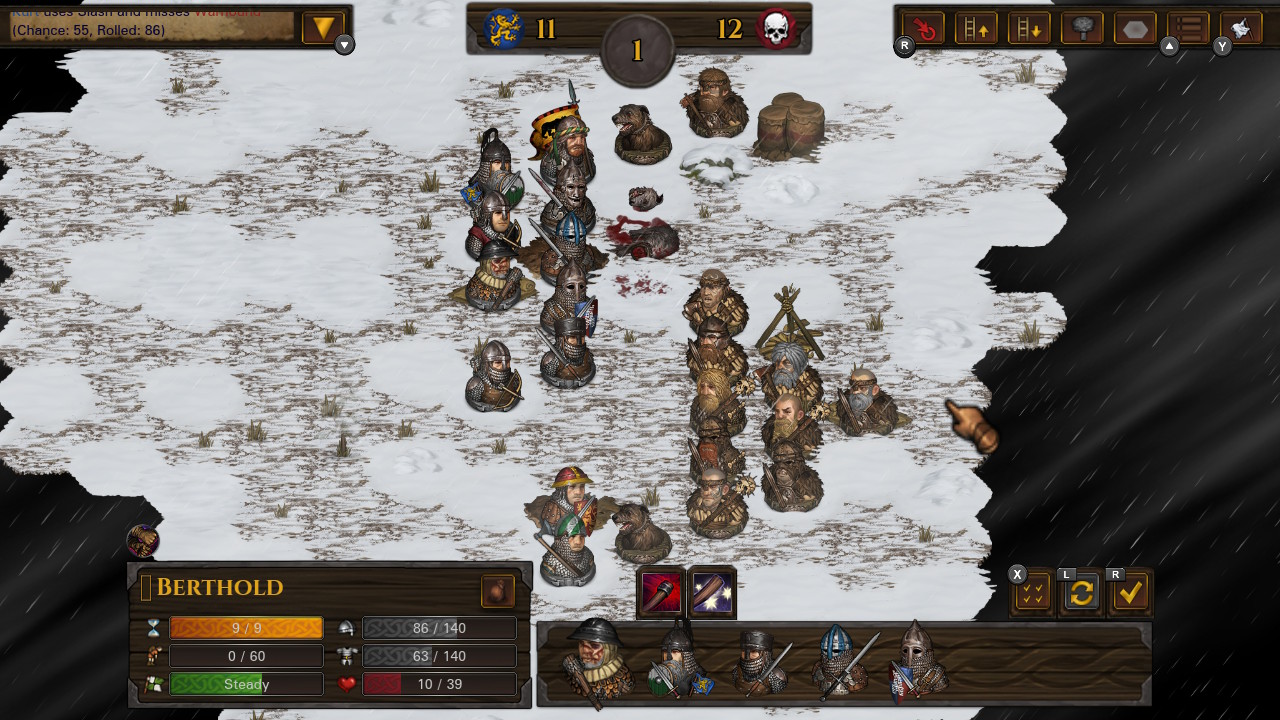Toggle tree transparency with the tree icon
The image size is (1280, 720).
pos(1082,28)
